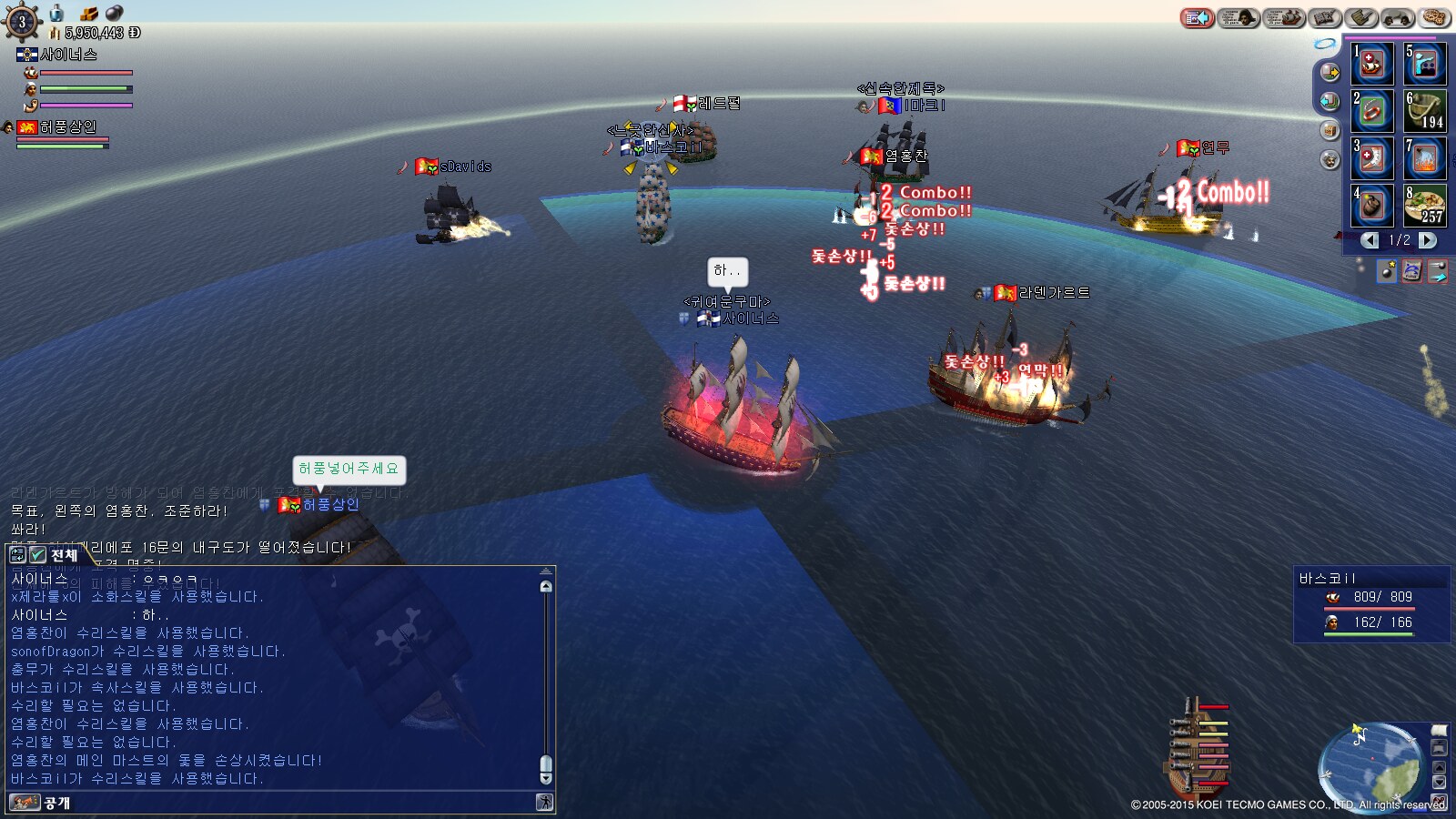Activate the lifebuoy rescue skill in slot 2

1372,111
